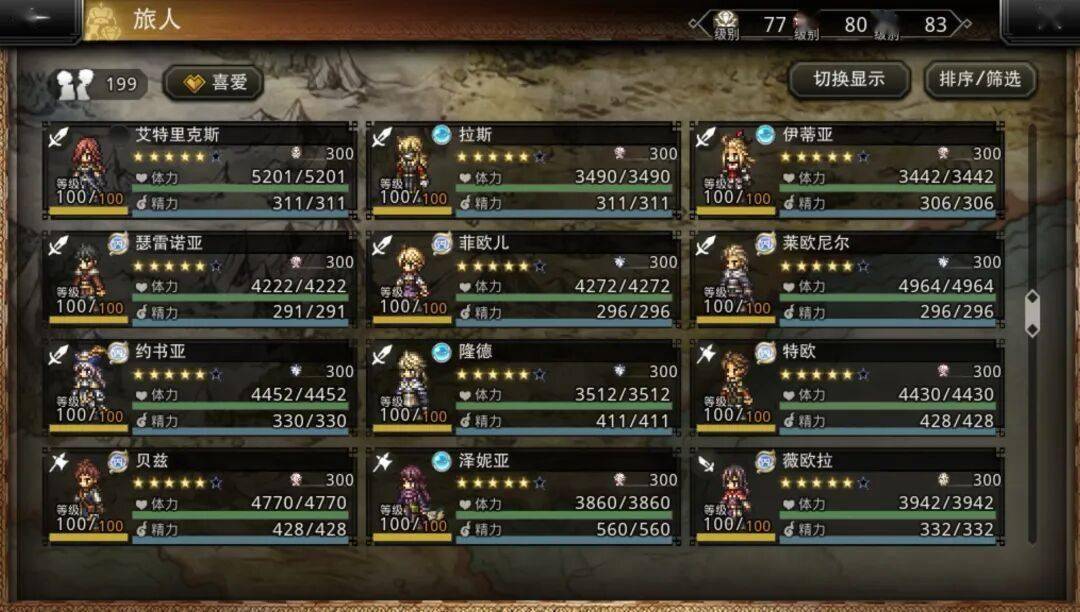Choose the traveler card for 拉斯
The height and width of the screenshot is (612, 1080).
pyautogui.click(x=523, y=169)
